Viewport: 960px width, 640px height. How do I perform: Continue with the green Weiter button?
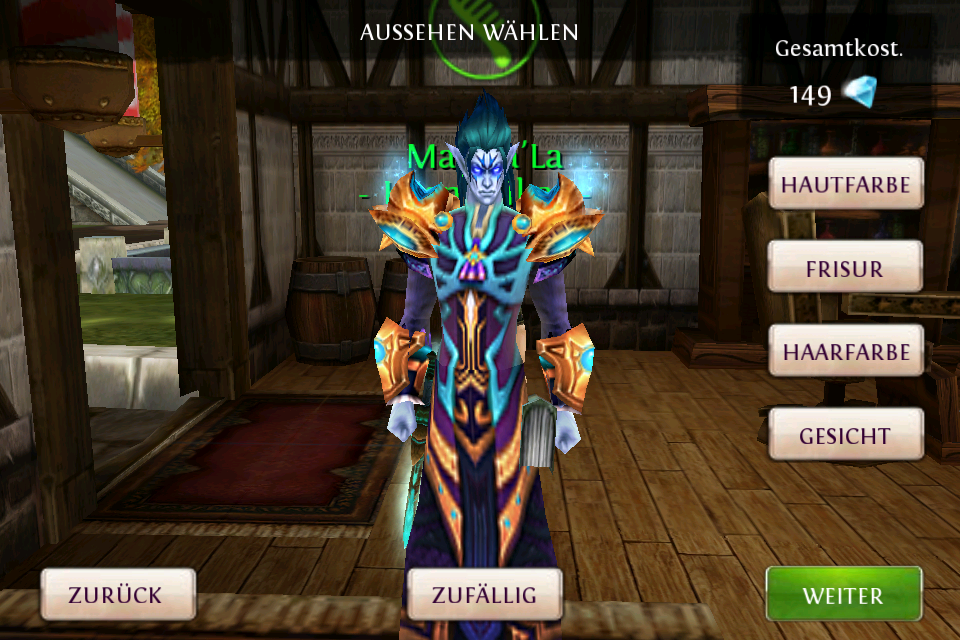[x=843, y=595]
